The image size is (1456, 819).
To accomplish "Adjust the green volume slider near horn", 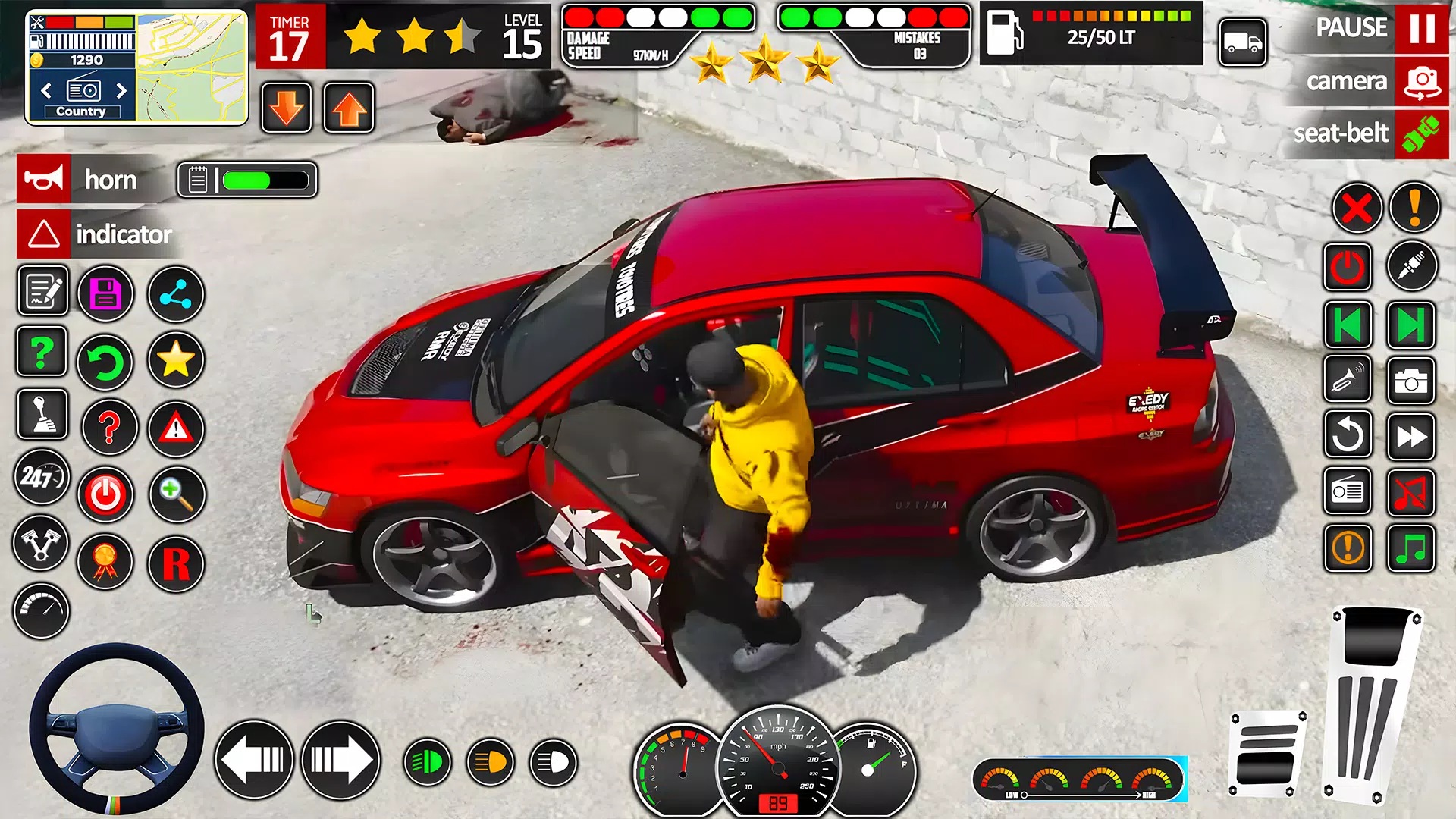I will [258, 180].
